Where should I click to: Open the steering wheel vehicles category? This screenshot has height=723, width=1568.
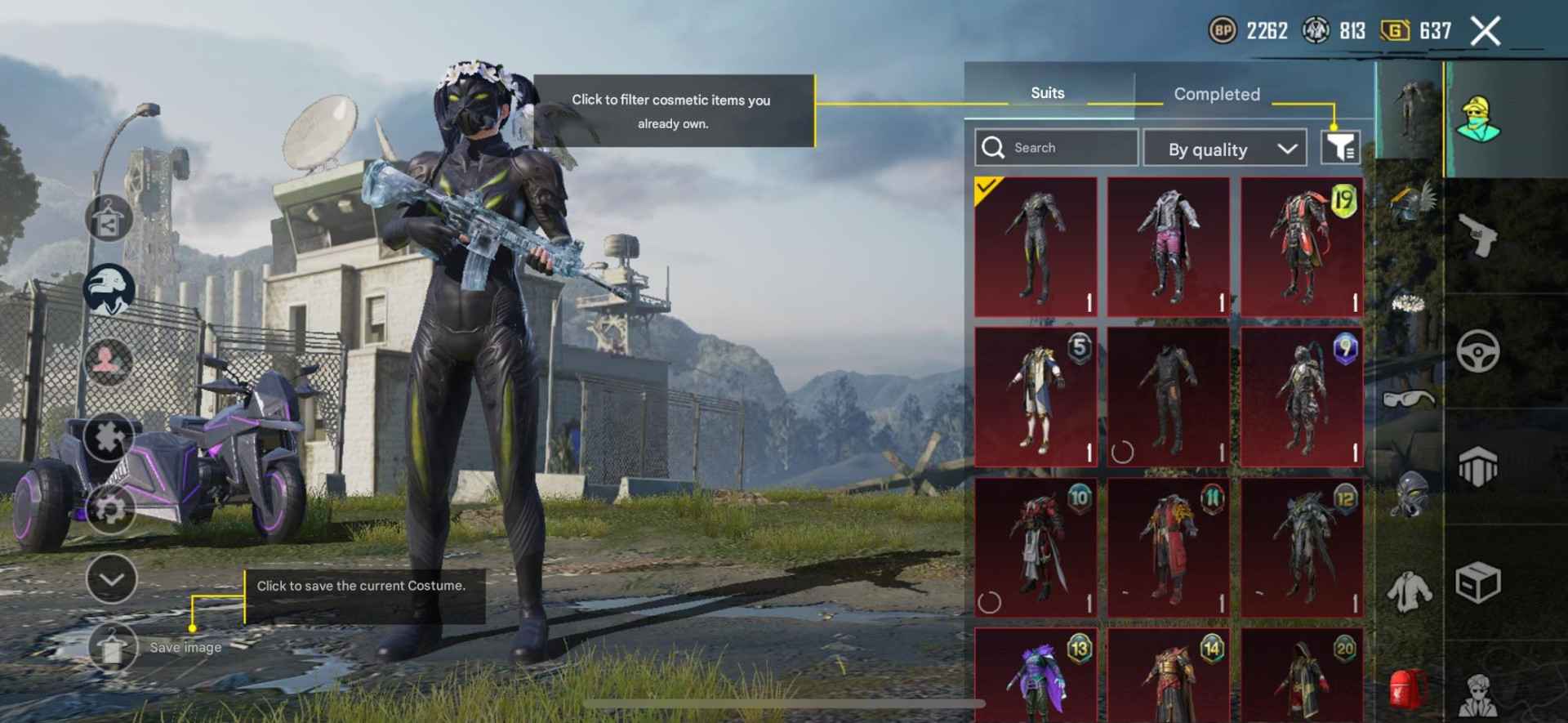(1477, 351)
